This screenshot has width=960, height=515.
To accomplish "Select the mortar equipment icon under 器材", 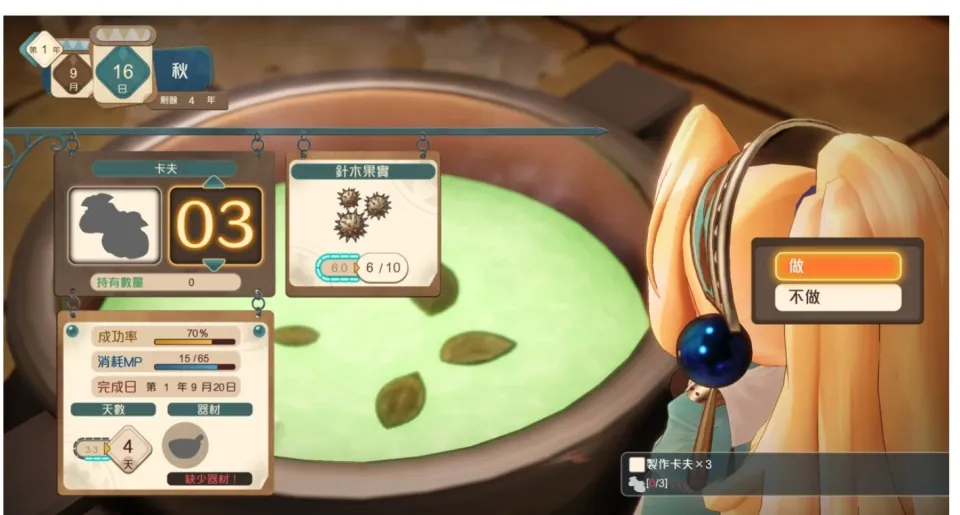I will 185,445.
